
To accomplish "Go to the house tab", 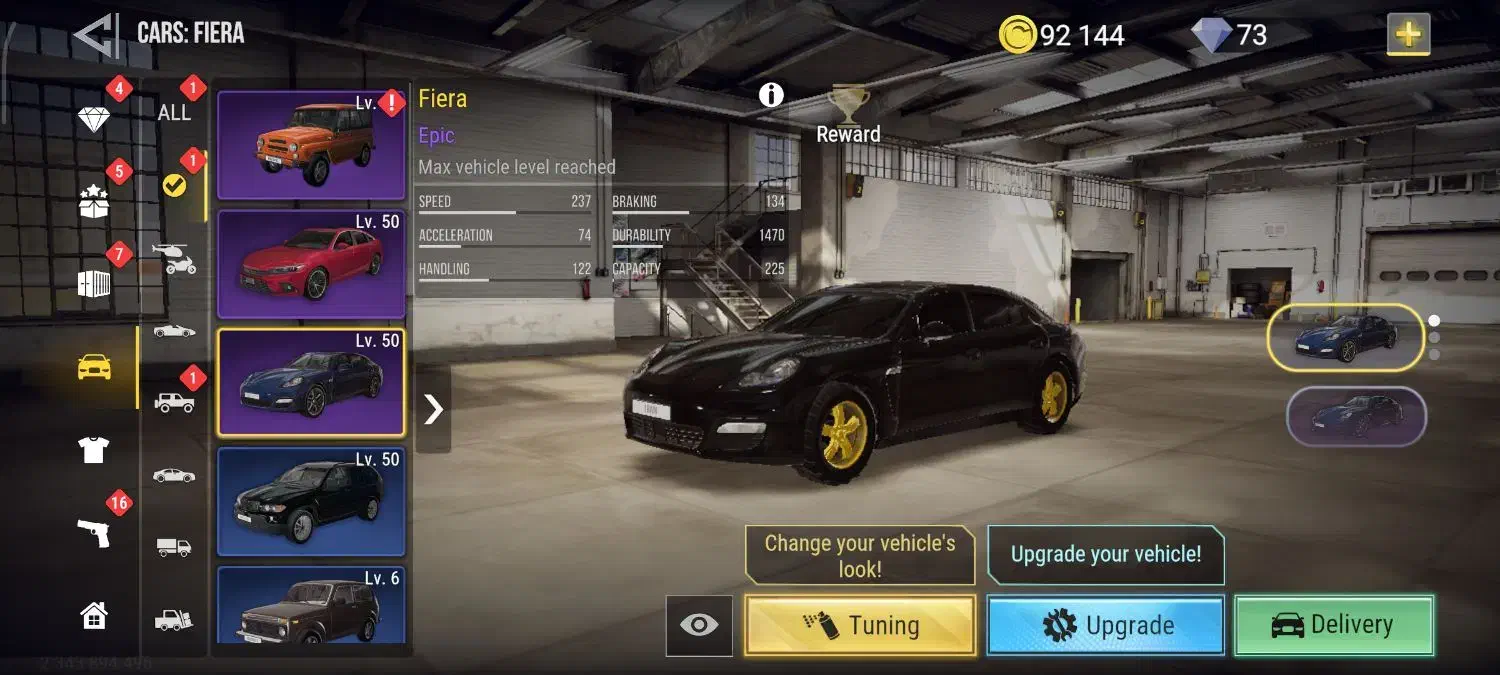I will point(93,615).
